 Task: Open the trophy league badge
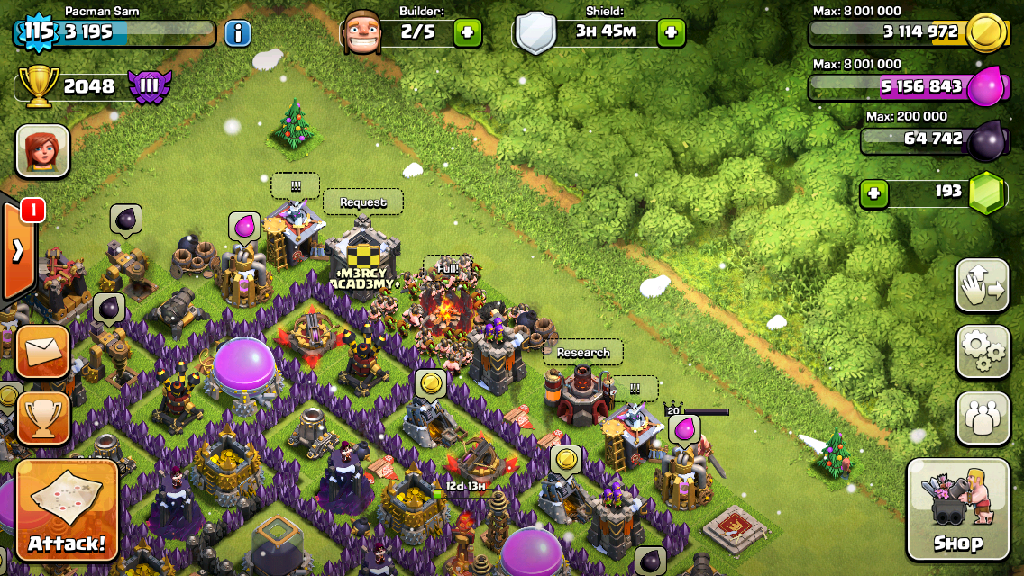(x=149, y=86)
